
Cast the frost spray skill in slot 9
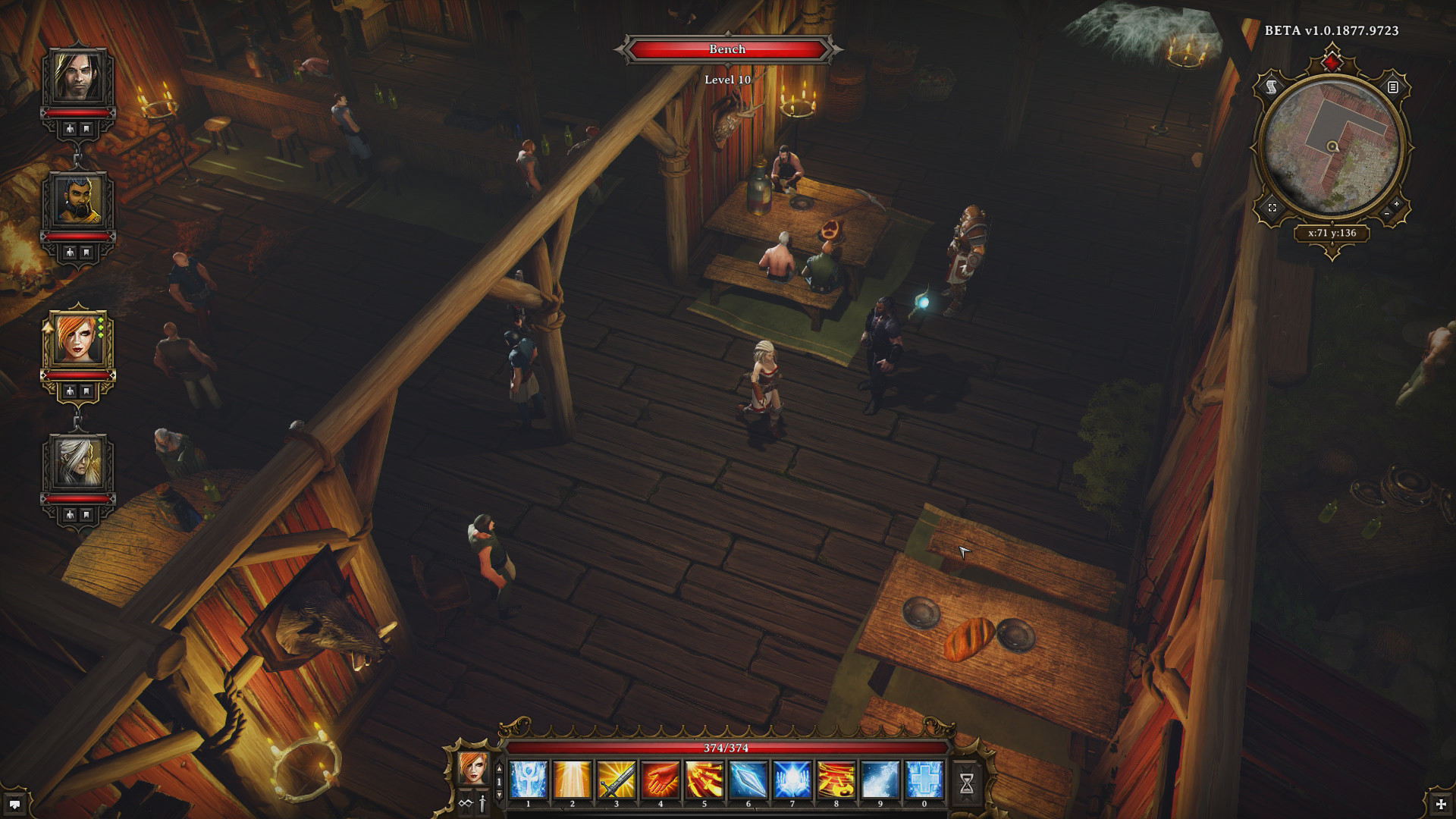(x=880, y=780)
